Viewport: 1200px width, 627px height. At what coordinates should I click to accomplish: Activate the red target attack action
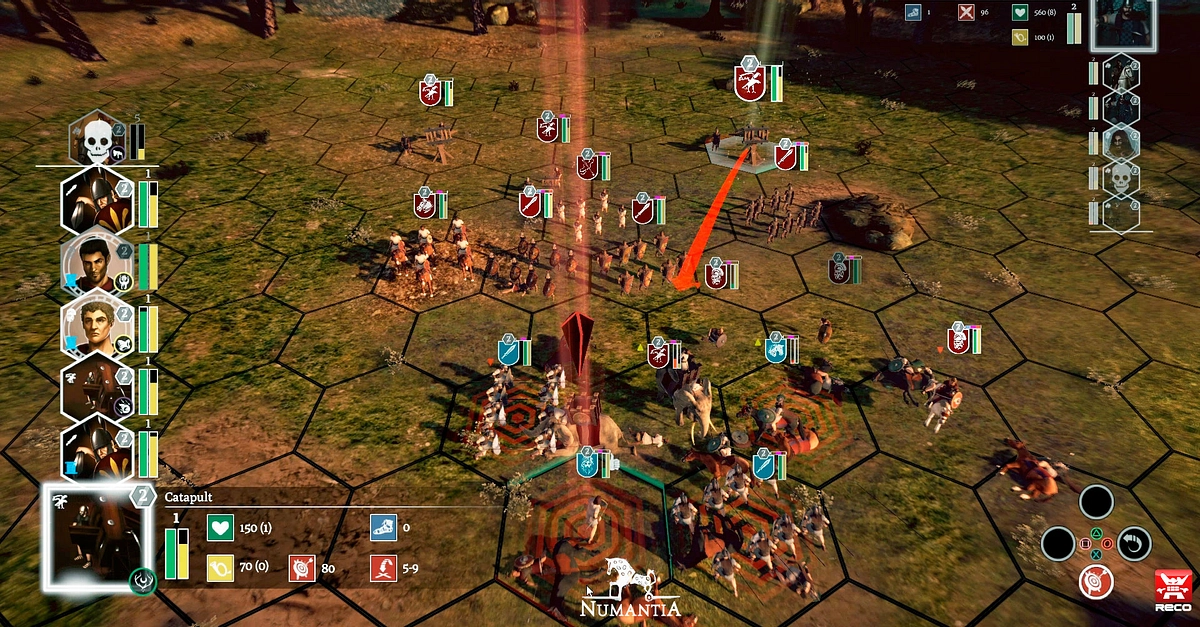pyautogui.click(x=1096, y=580)
